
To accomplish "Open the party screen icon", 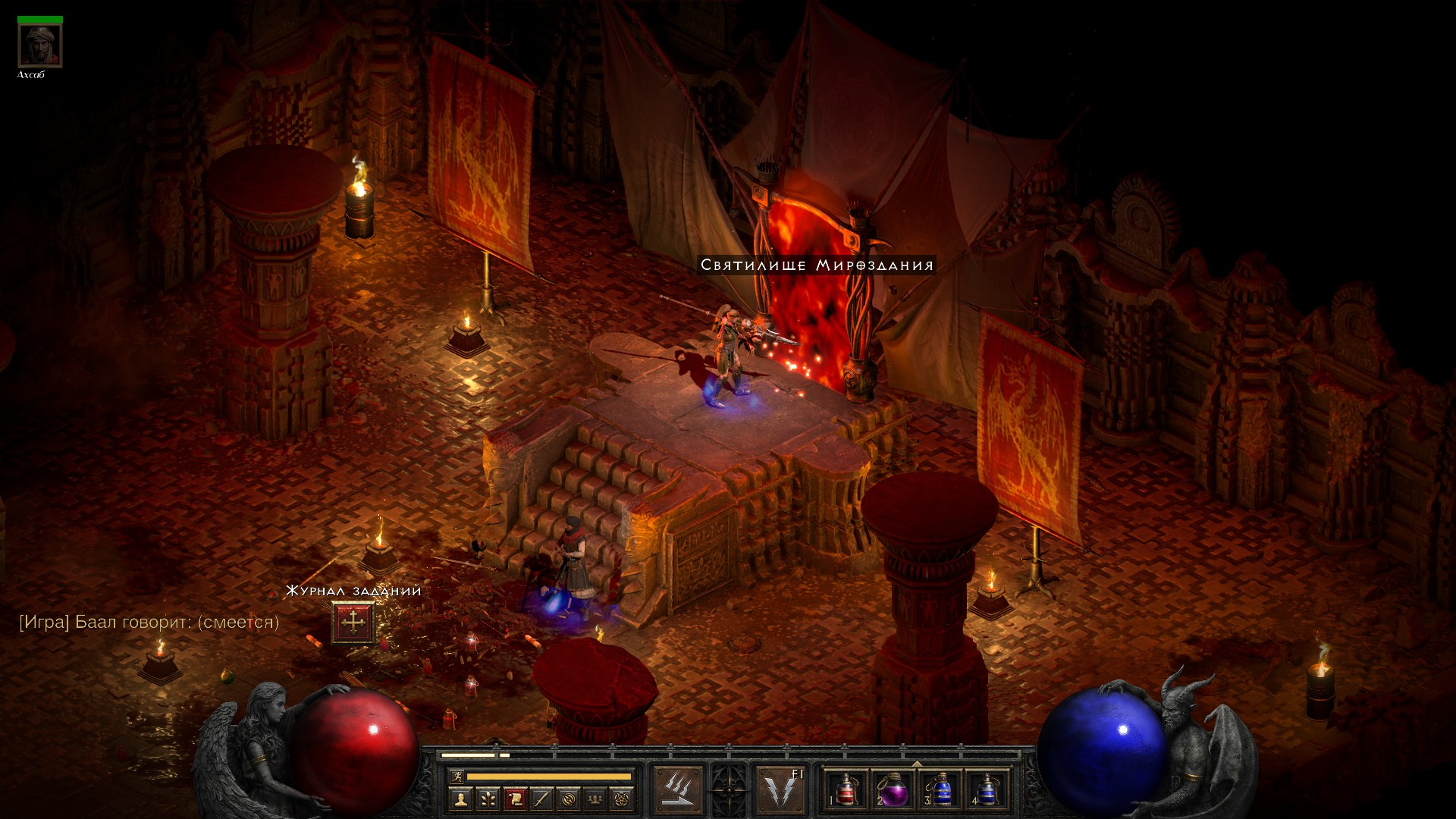I will click(x=596, y=799).
